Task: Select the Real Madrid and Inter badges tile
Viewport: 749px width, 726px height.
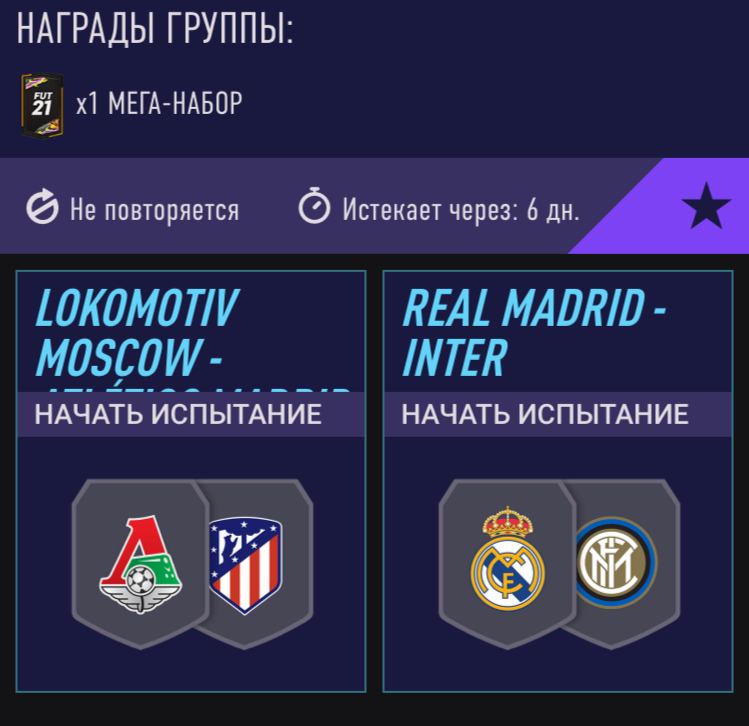Action: click(x=558, y=562)
